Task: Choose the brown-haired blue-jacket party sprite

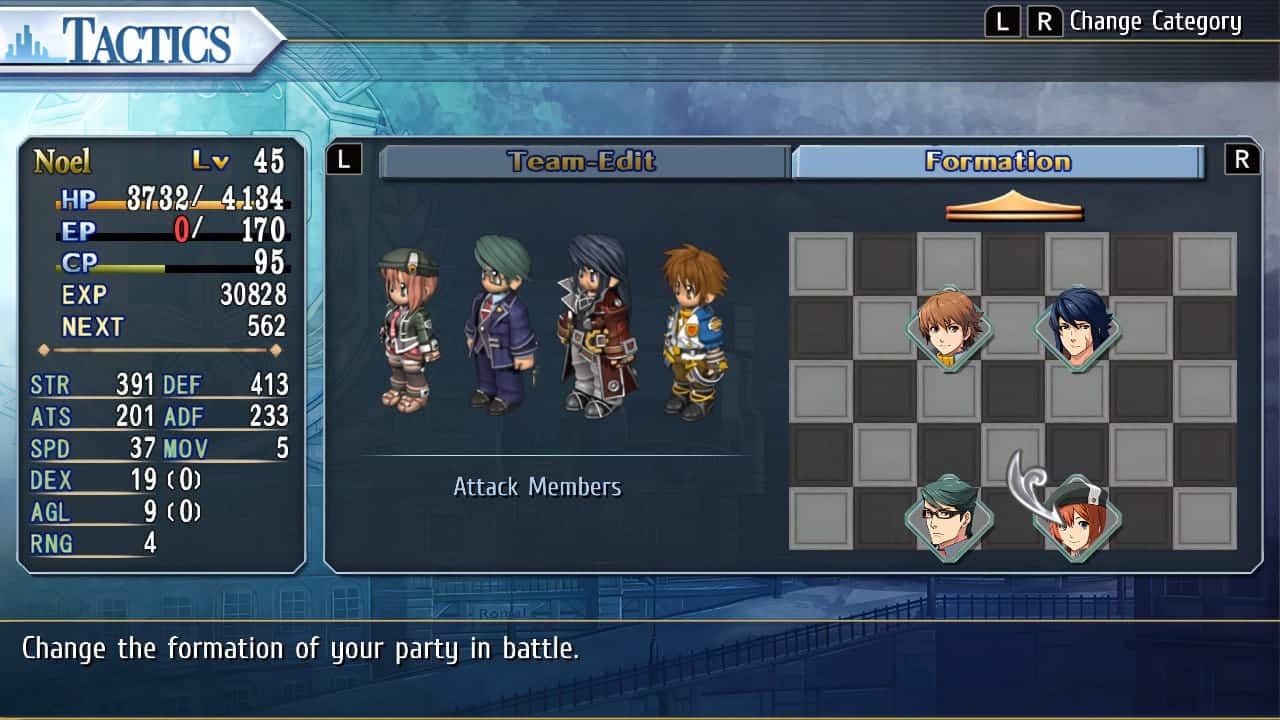Action: (x=694, y=332)
